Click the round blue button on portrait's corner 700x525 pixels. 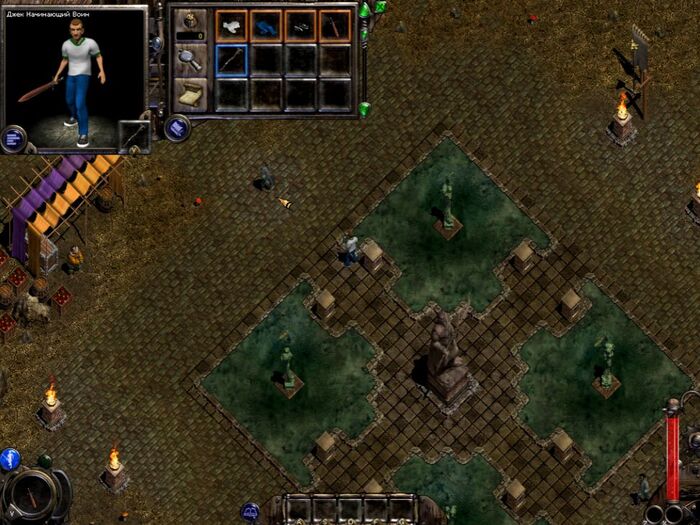14,137
